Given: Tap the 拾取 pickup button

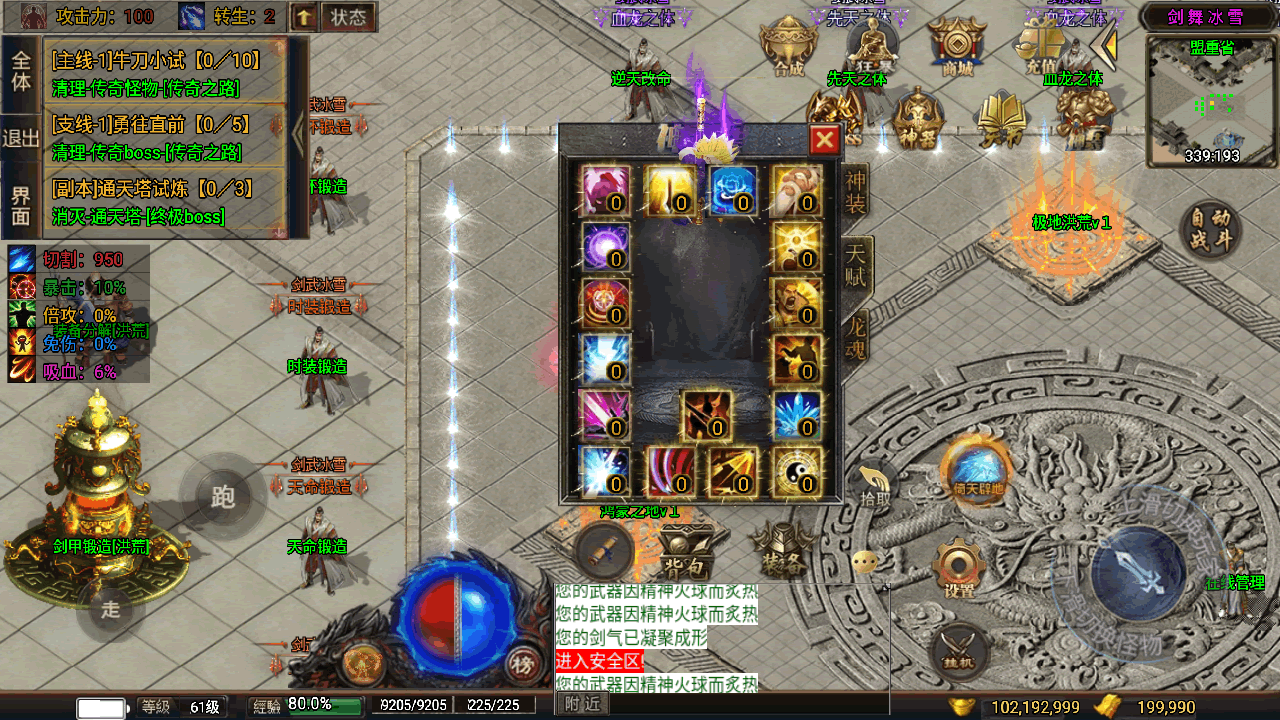Looking at the screenshot, I should pos(871,487).
